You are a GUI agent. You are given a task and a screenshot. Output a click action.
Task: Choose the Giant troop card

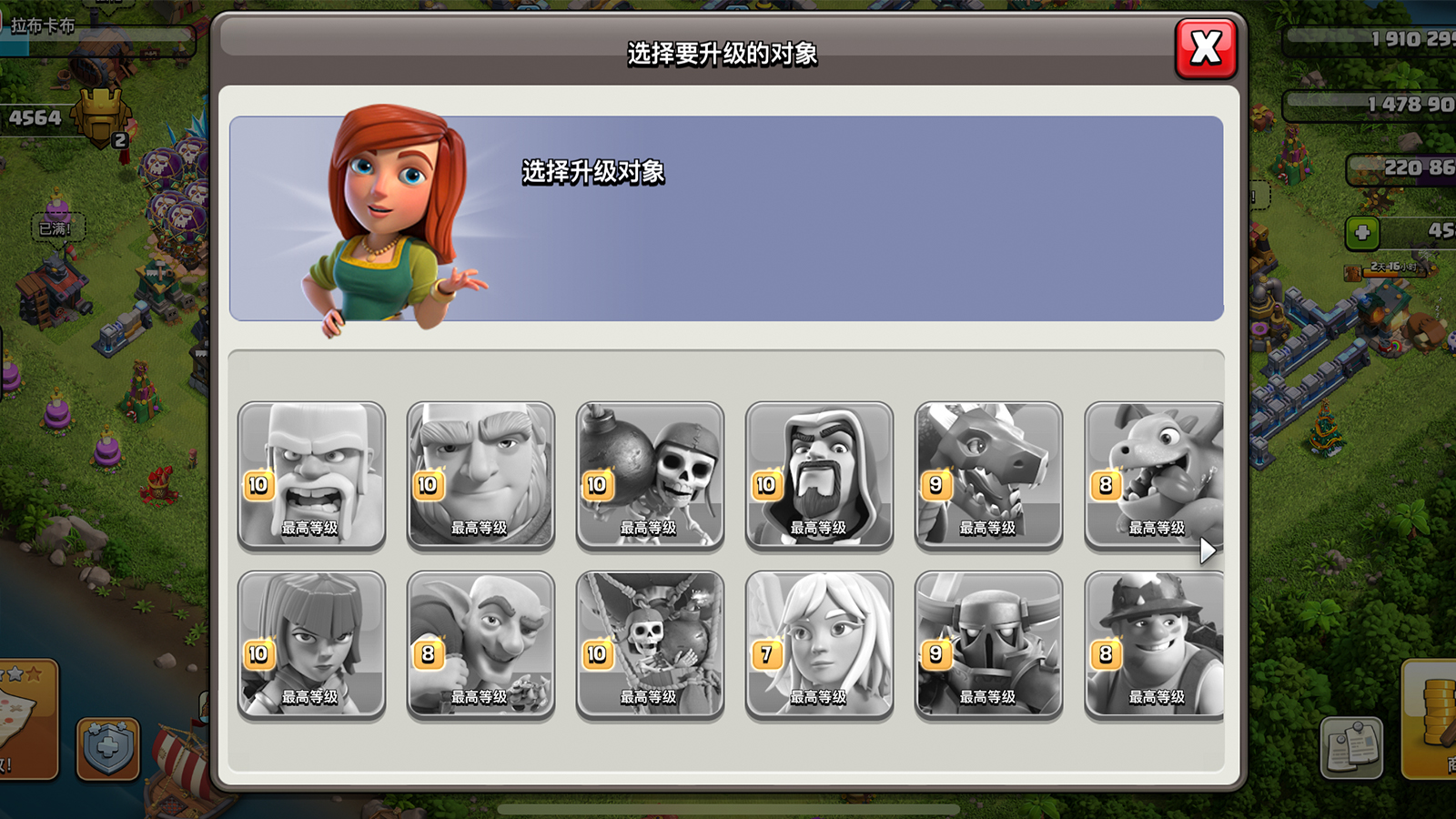pyautogui.click(x=480, y=475)
